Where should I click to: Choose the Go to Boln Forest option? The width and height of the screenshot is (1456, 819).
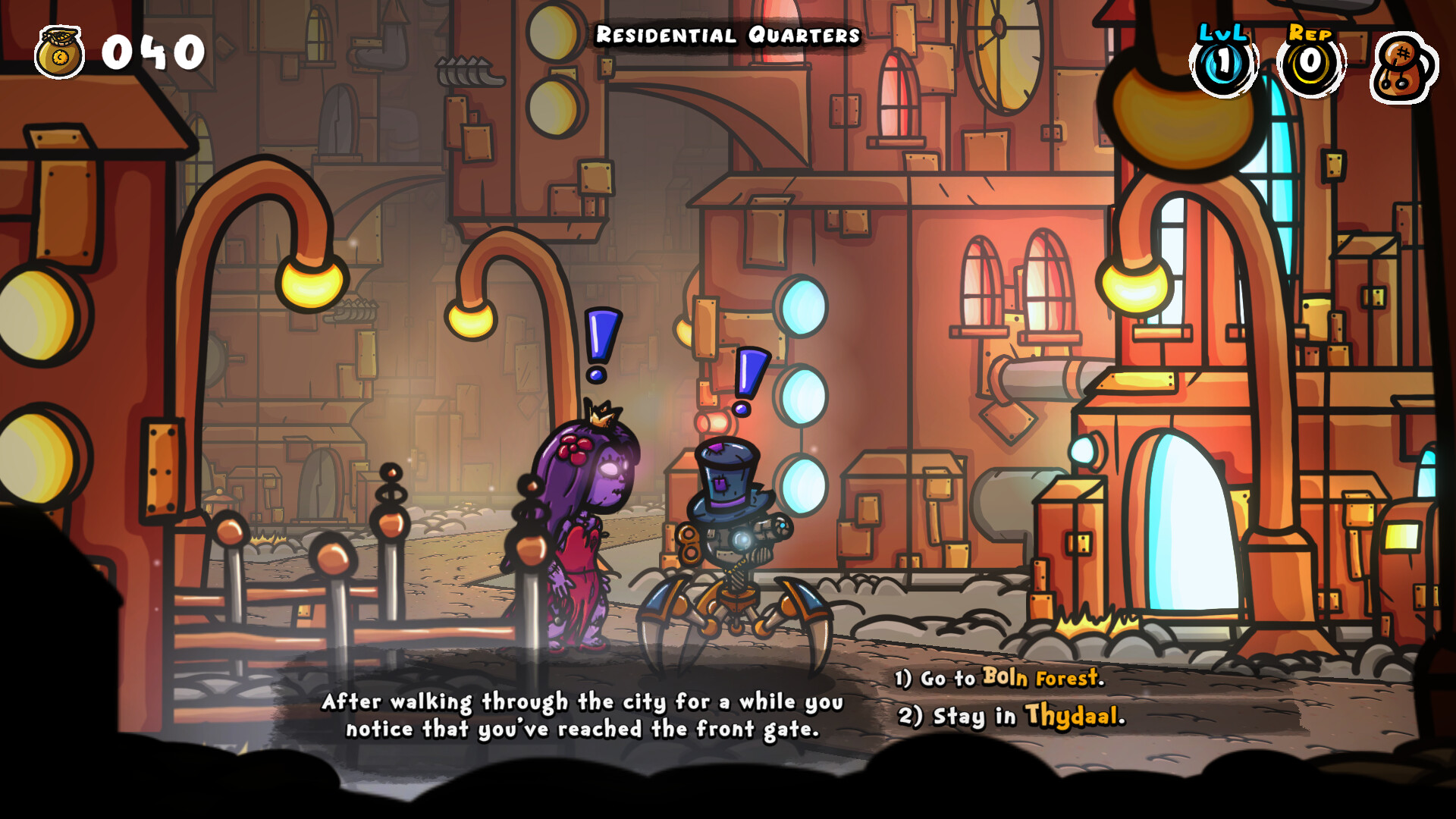click(x=999, y=677)
